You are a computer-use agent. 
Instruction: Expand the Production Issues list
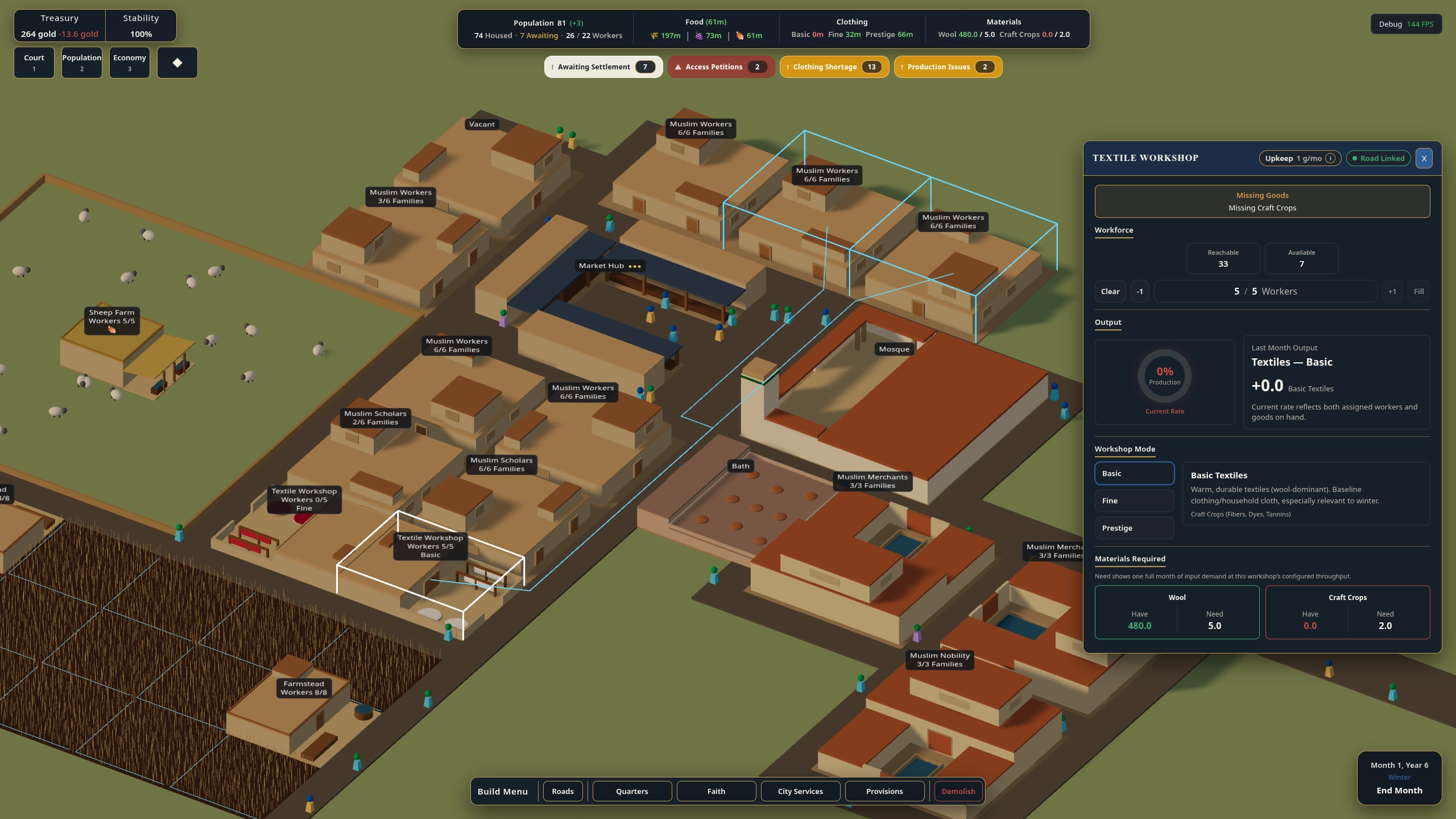click(x=947, y=67)
